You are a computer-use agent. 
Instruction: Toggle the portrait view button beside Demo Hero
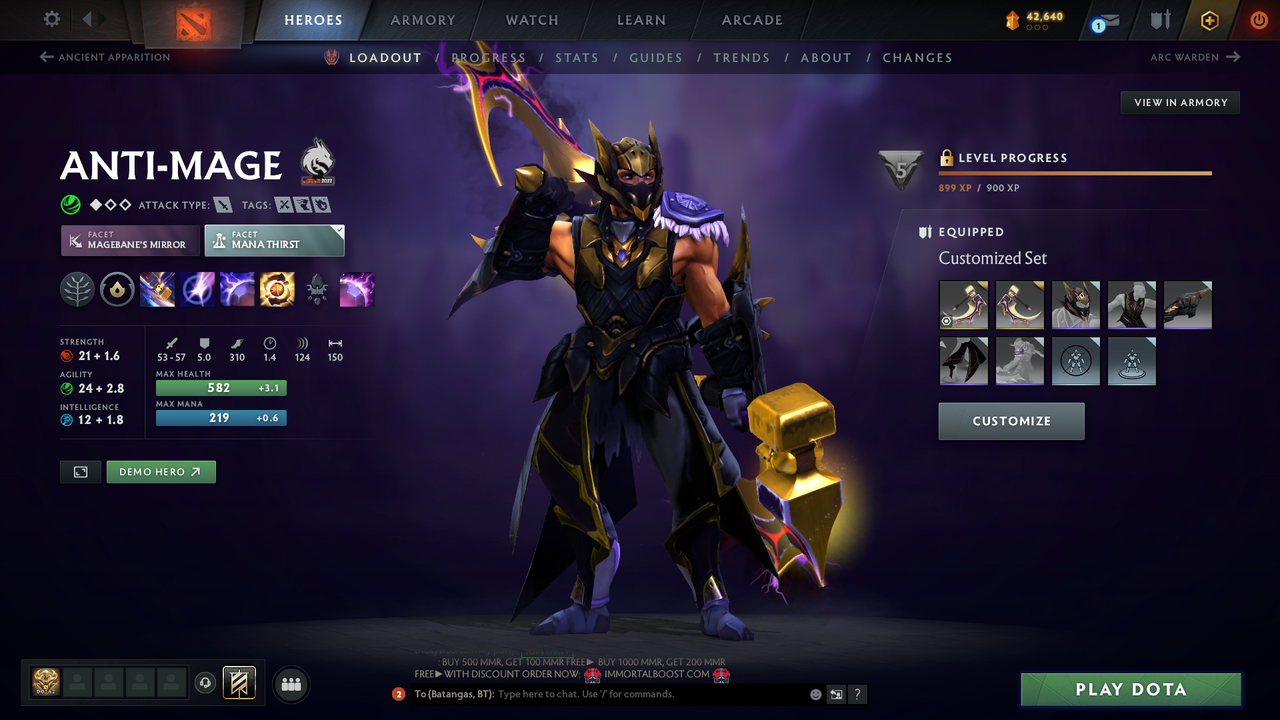click(80, 471)
